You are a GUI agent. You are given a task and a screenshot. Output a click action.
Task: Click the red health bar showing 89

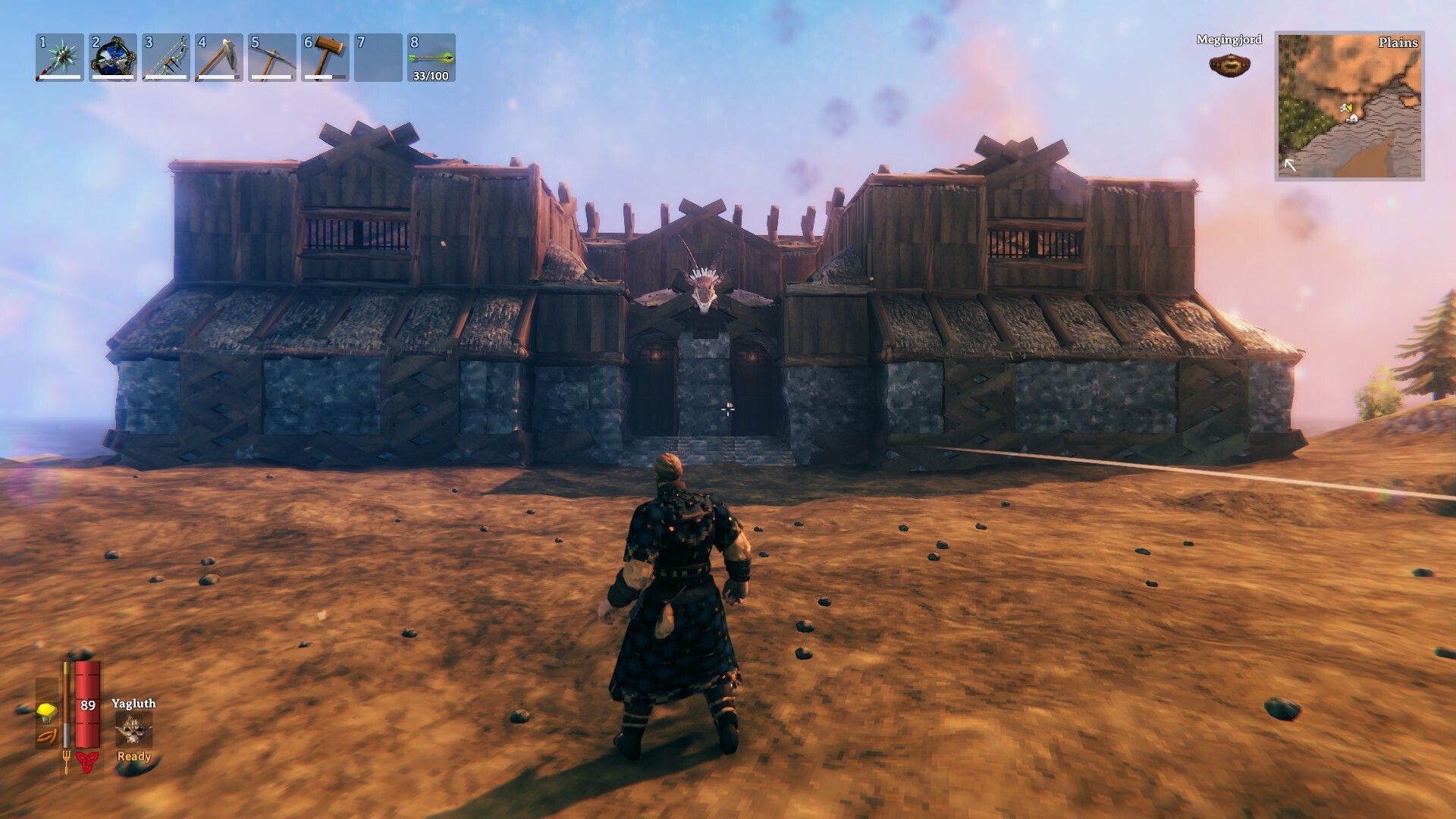[88, 705]
